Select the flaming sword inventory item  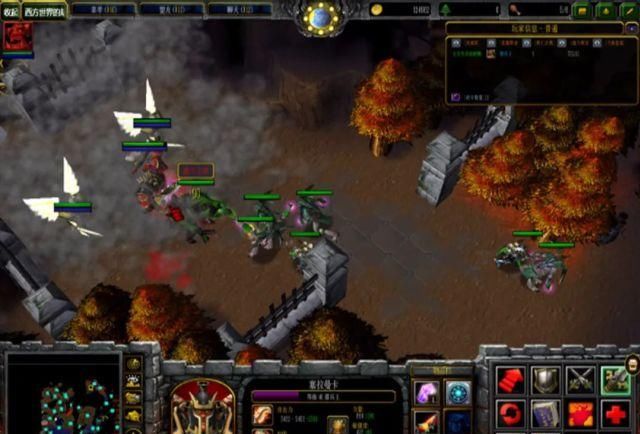[427, 422]
